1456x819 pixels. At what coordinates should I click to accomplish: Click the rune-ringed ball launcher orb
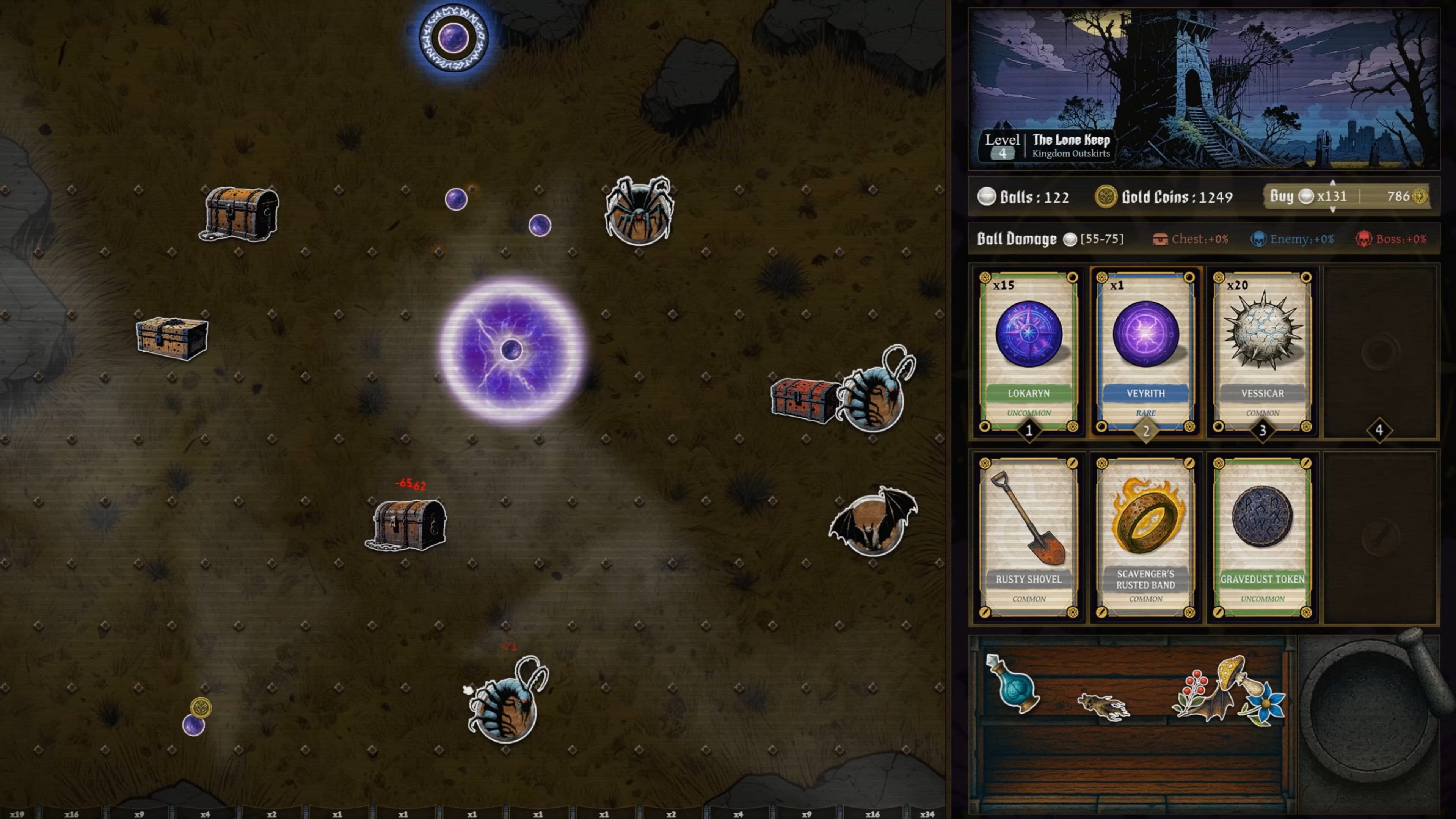455,38
